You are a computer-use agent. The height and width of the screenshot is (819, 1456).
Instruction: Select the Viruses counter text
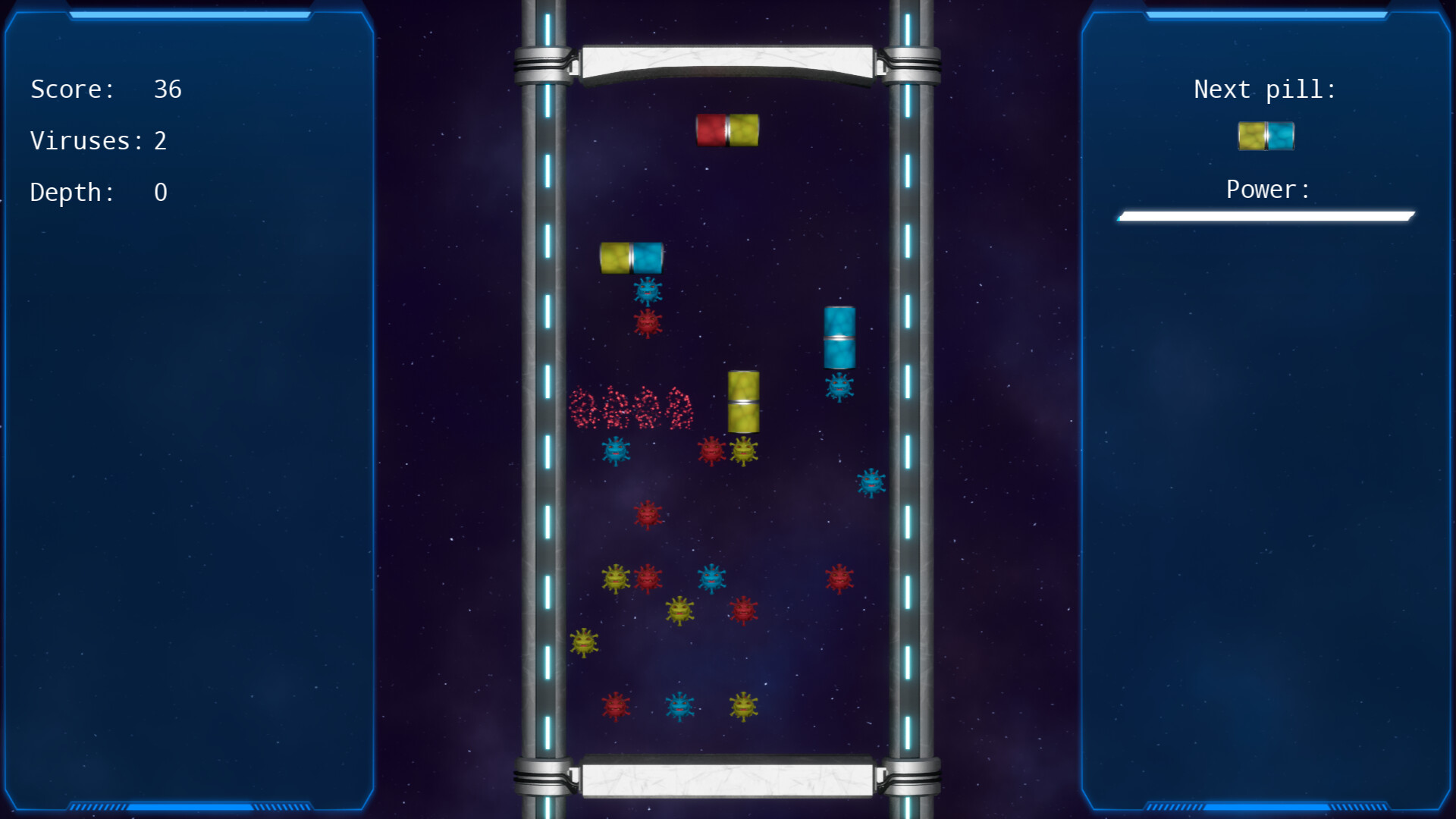pyautogui.click(x=99, y=140)
